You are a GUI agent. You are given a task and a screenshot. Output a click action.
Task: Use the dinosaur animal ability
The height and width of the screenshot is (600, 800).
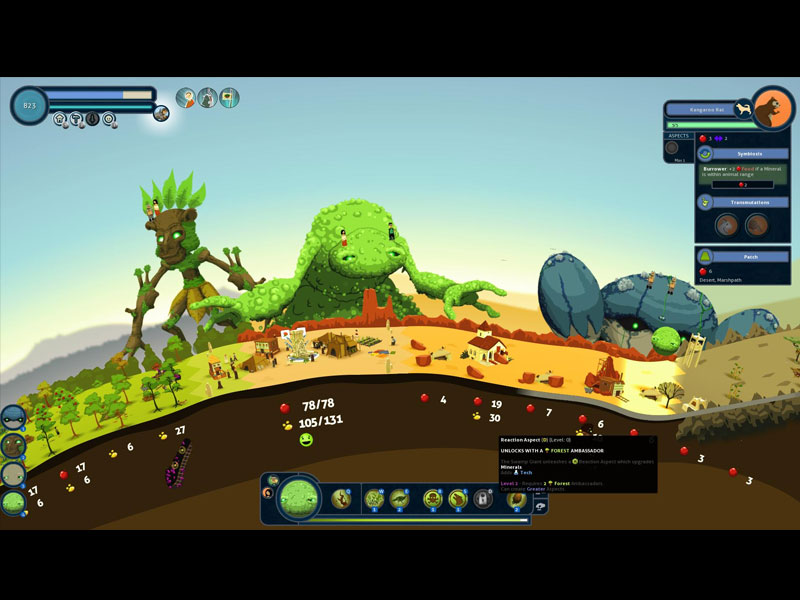click(399, 498)
